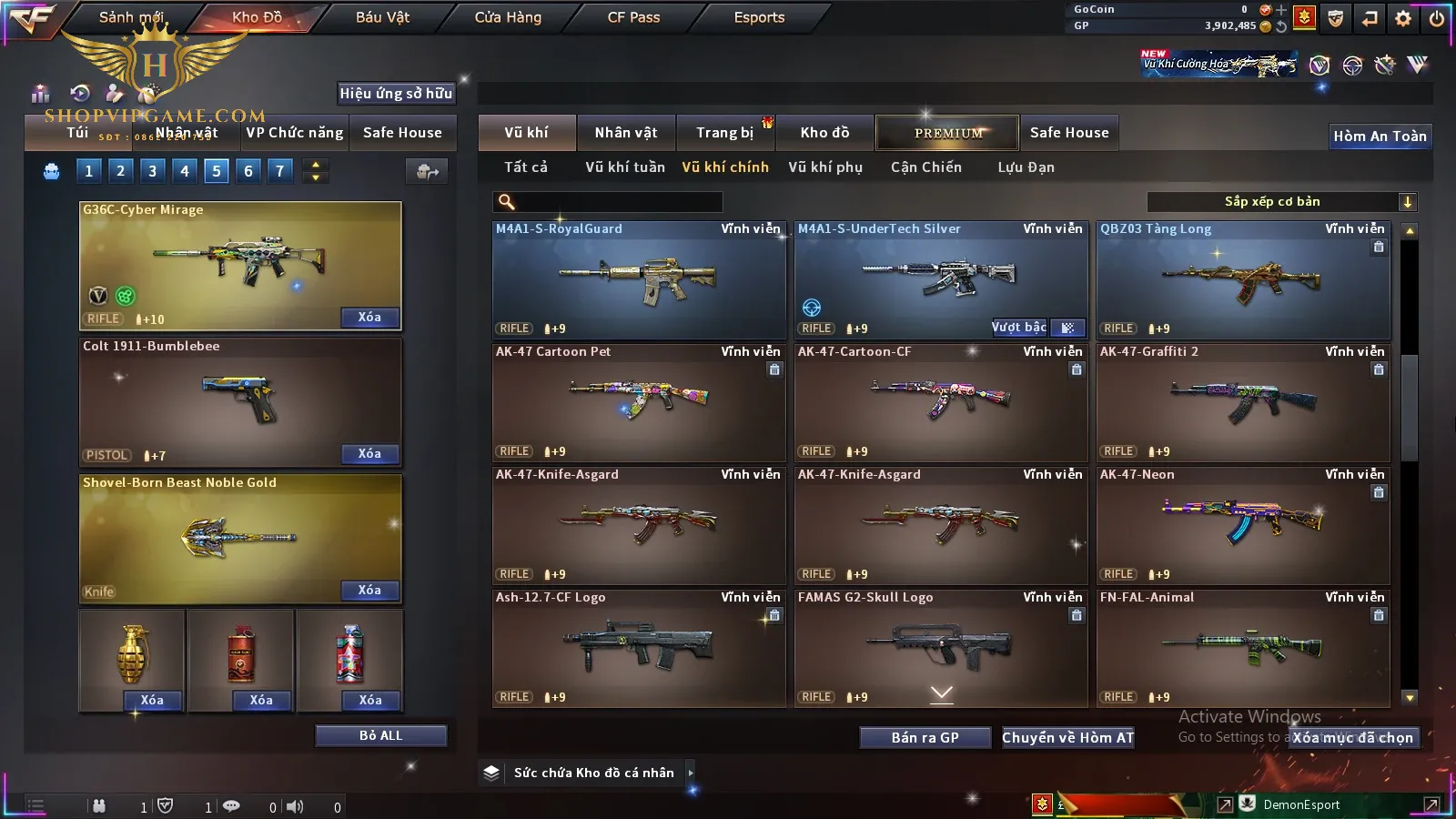
Task: Select the QBZ03 Tàng Long rifle
Action: 1243,279
